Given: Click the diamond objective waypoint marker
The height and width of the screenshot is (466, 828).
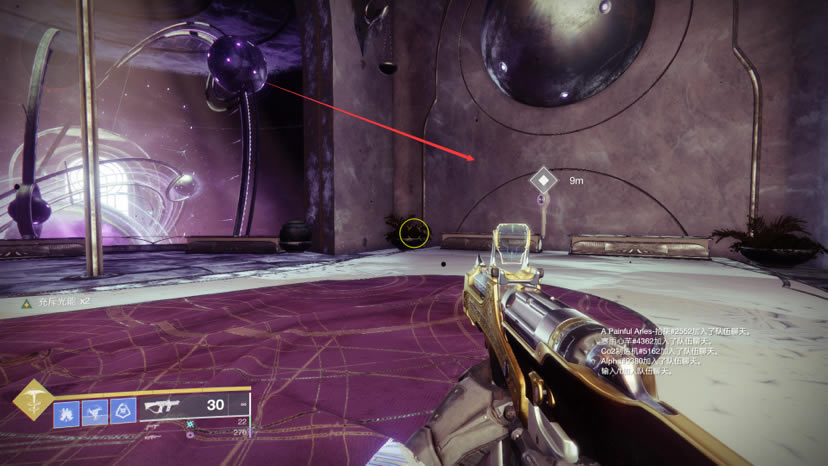Looking at the screenshot, I should coord(543,181).
